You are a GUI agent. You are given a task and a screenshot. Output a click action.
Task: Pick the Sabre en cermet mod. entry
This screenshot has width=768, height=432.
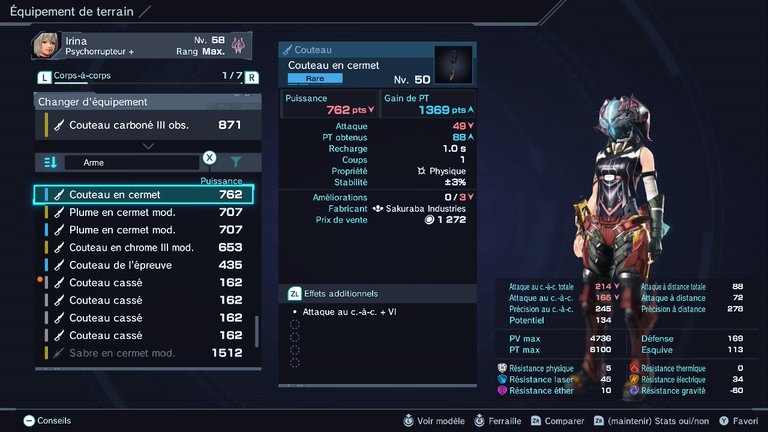(145, 353)
